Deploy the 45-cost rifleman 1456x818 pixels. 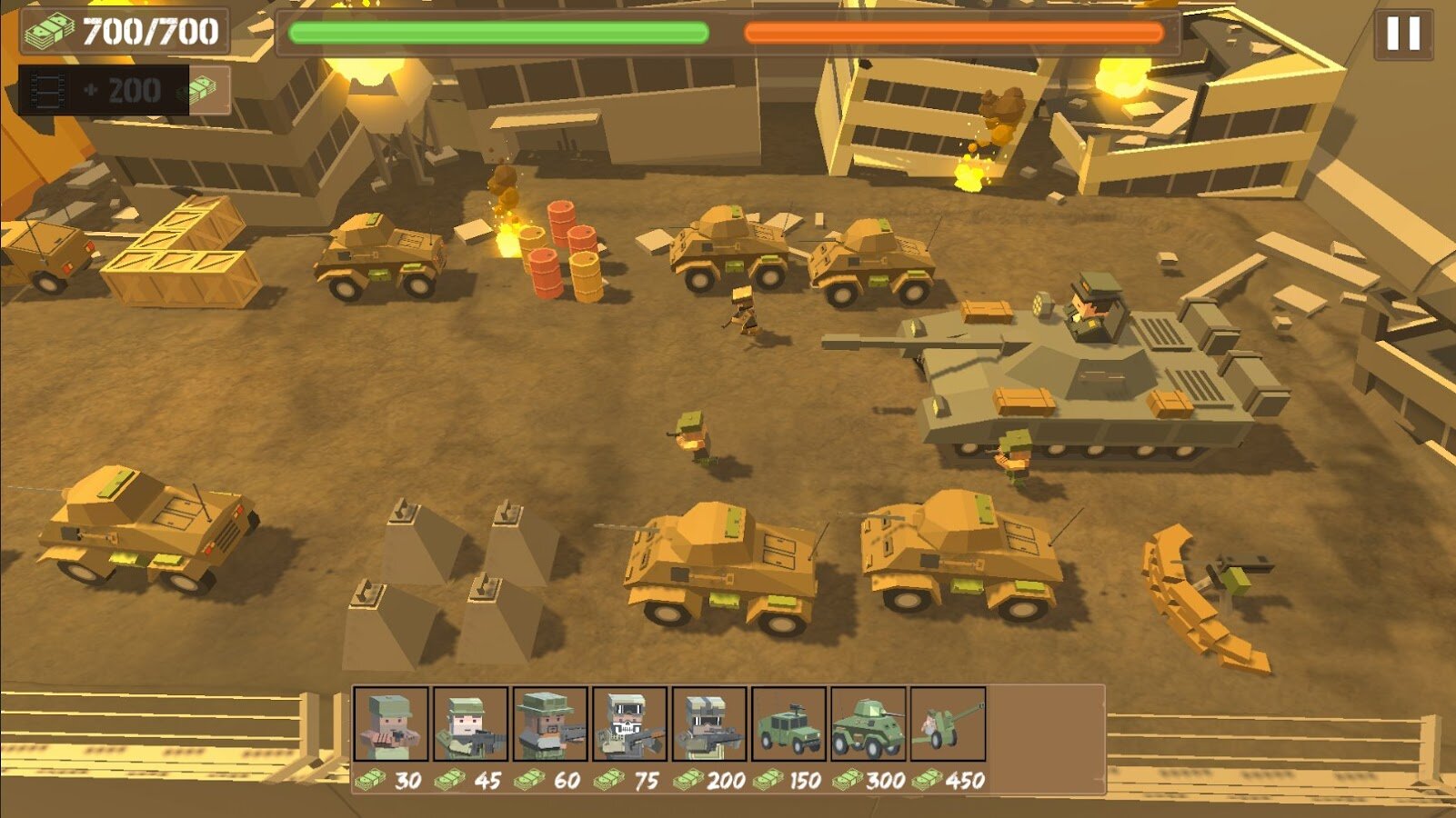(470, 723)
